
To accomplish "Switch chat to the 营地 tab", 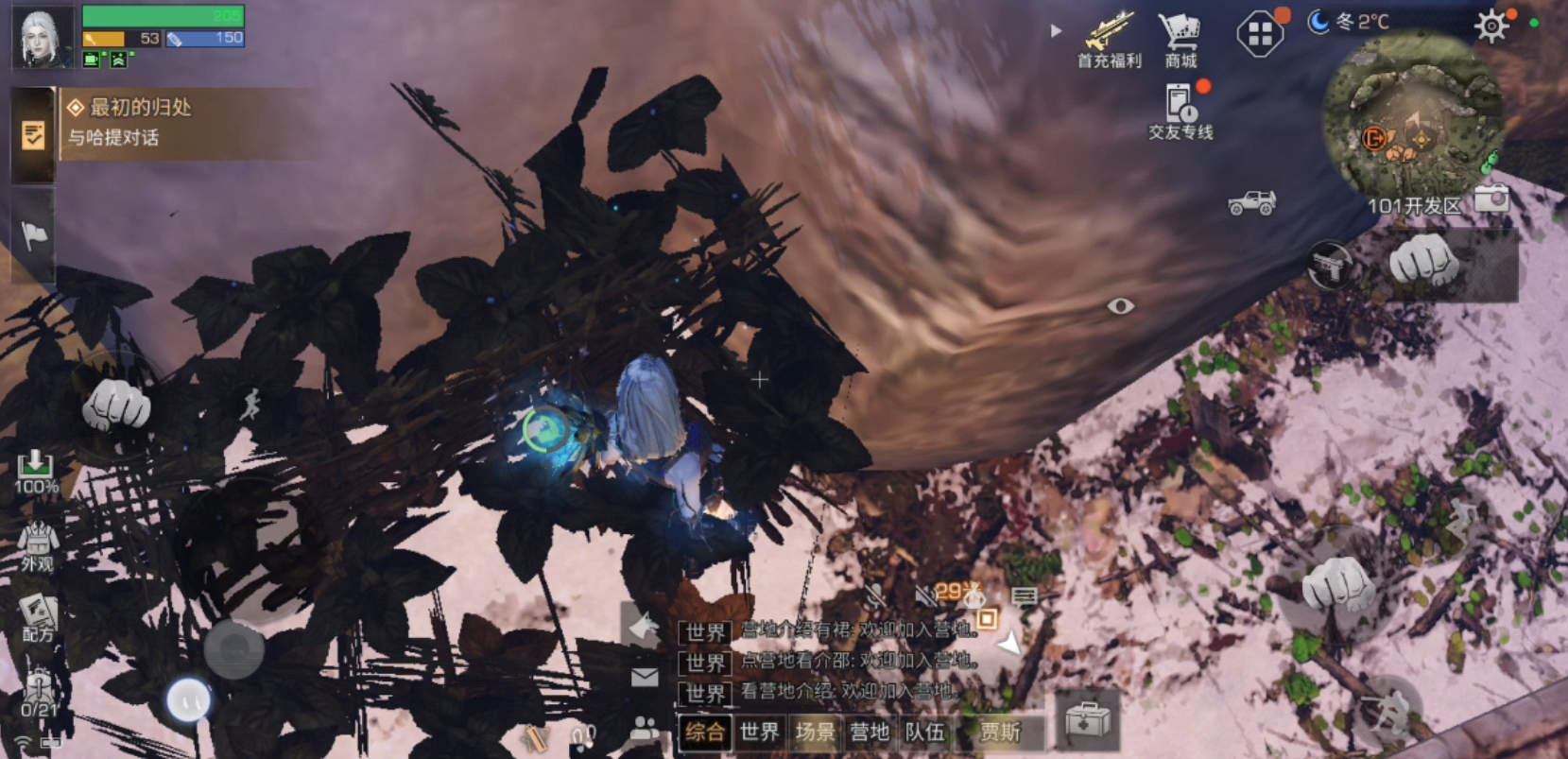I will click(x=869, y=732).
